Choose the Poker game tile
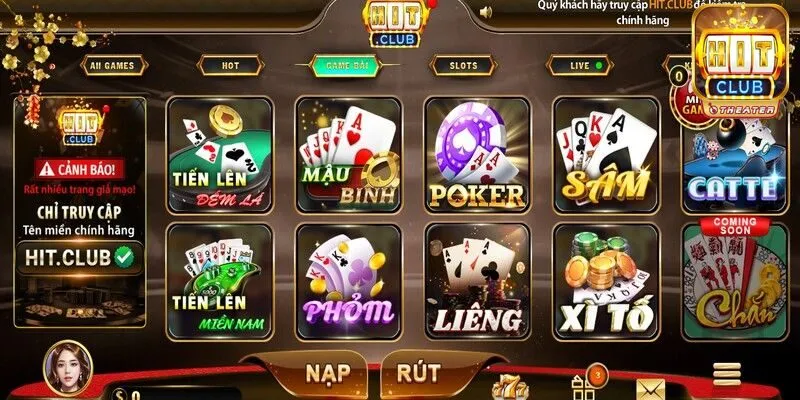 [476, 153]
